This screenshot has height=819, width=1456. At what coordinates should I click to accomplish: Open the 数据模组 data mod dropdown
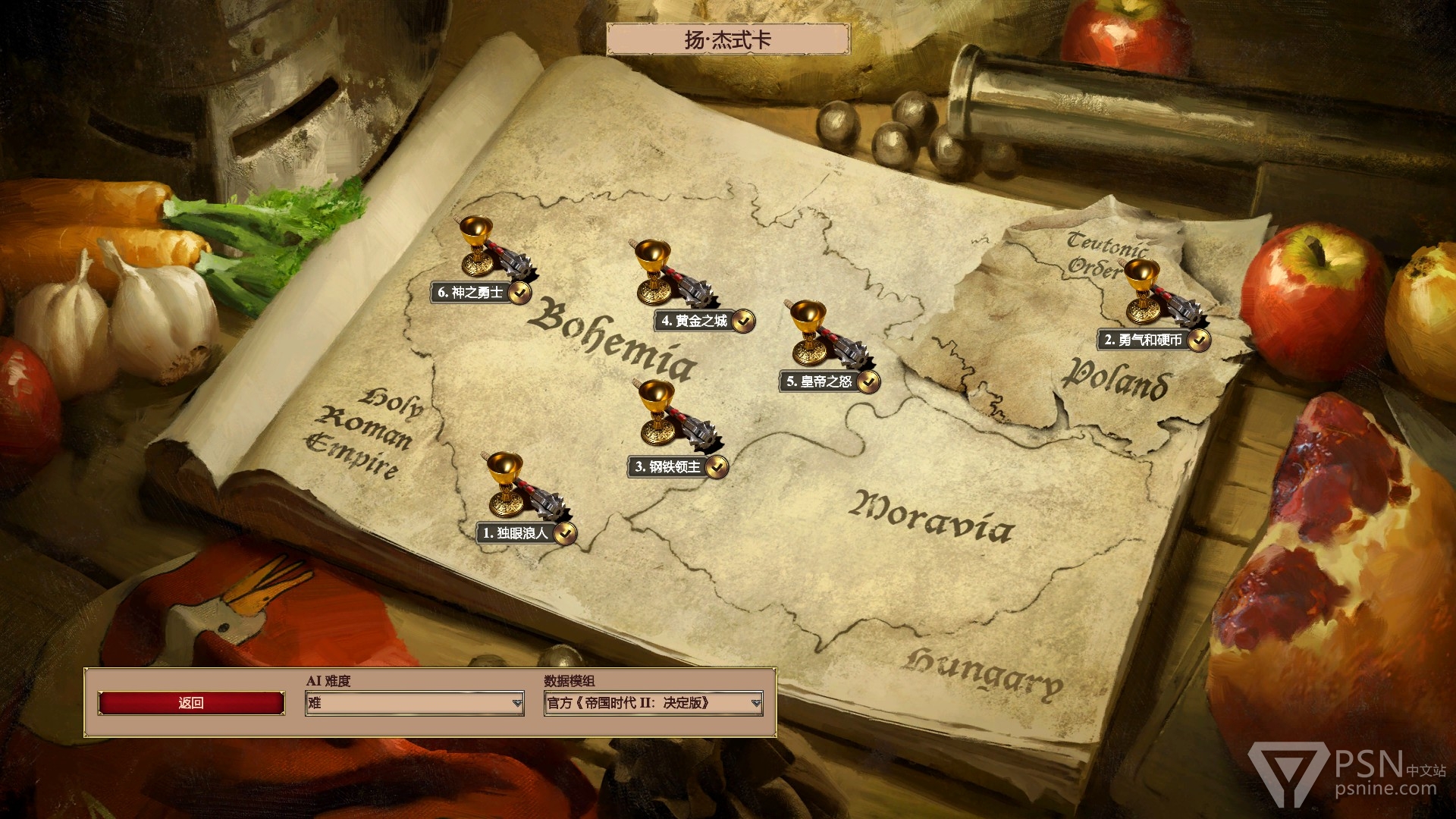[652, 703]
